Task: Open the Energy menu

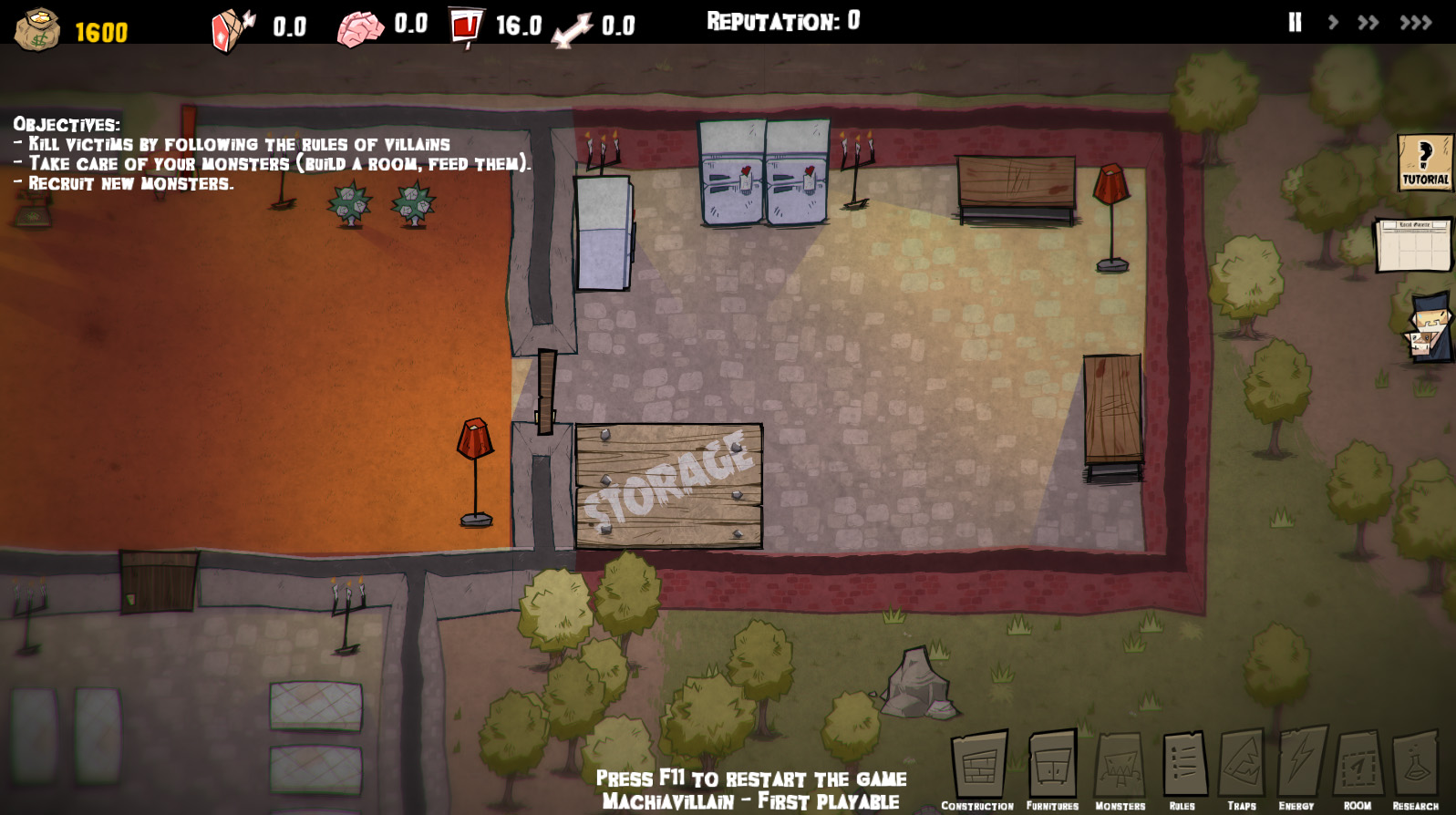Action: (1297, 767)
